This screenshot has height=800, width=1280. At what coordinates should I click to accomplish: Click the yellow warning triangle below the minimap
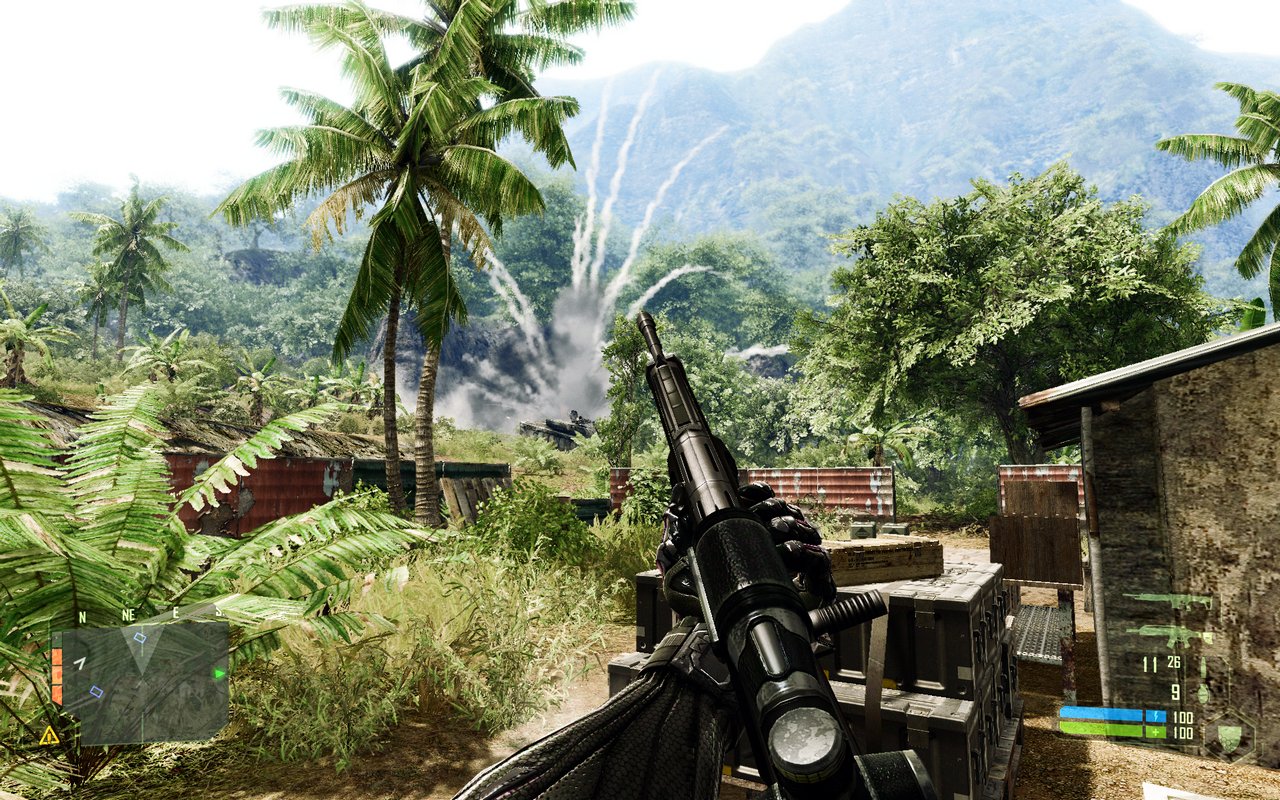tap(50, 736)
